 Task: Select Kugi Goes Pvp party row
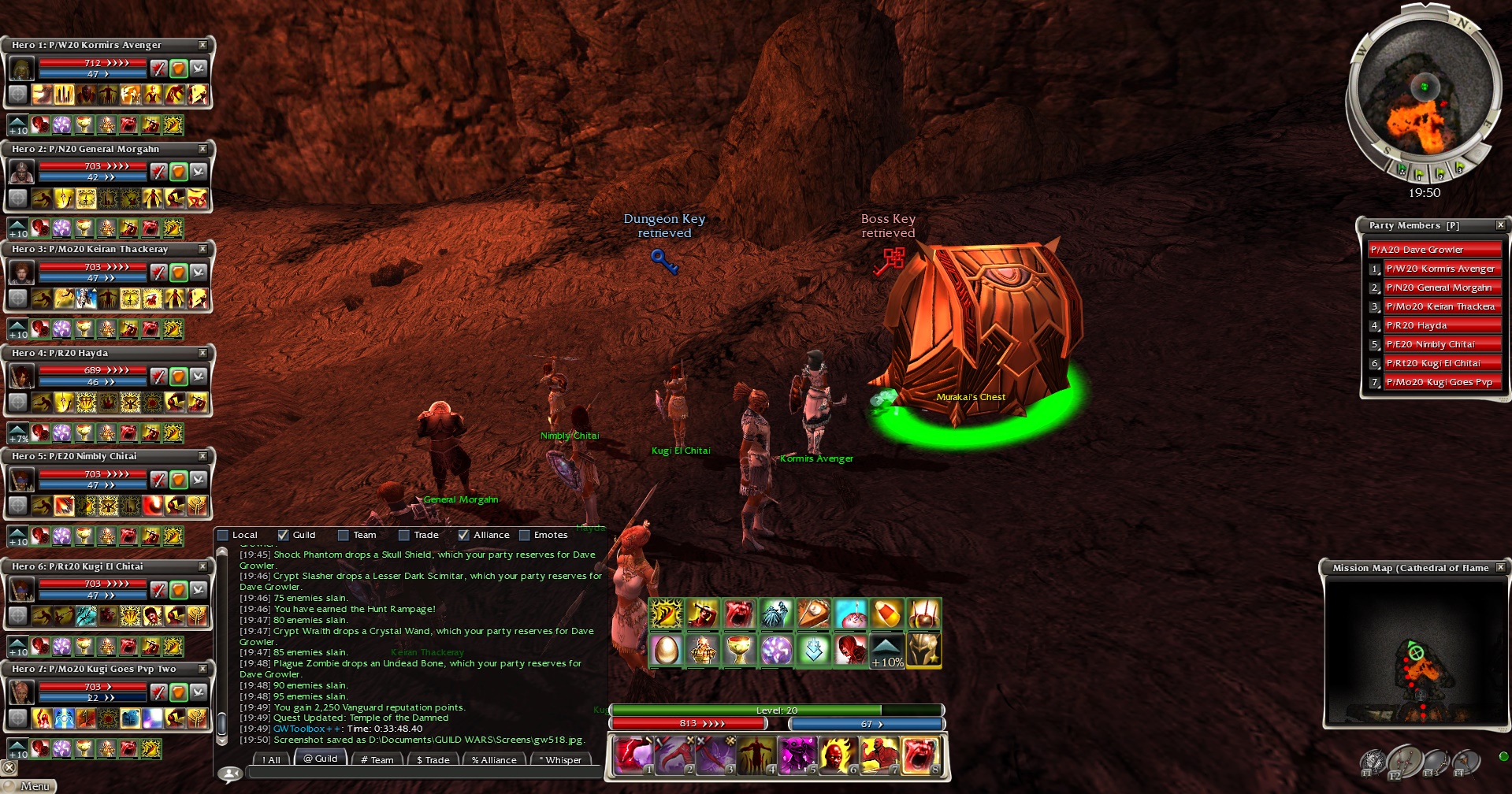pos(1442,382)
